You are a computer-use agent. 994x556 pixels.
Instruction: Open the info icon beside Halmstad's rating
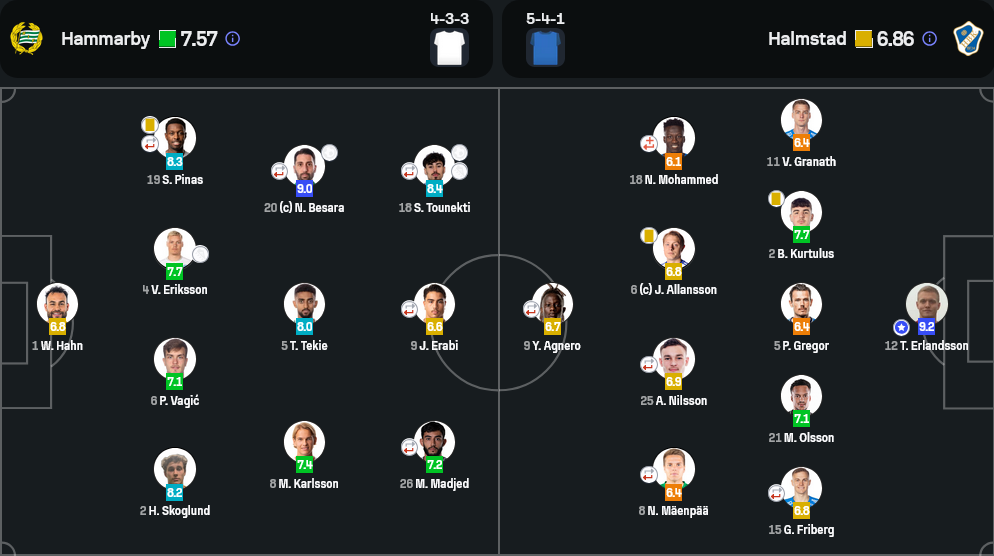929,39
